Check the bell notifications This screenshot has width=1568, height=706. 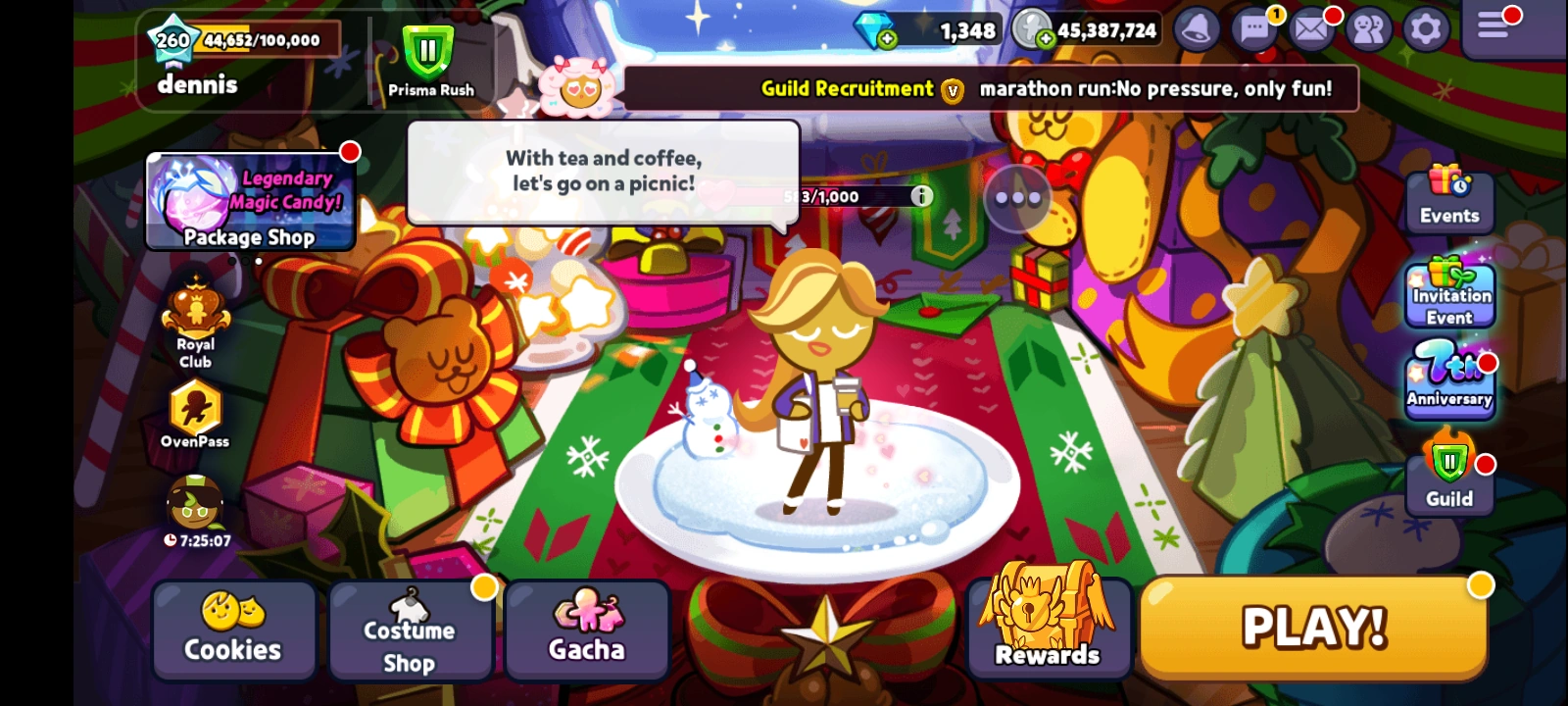(1196, 29)
